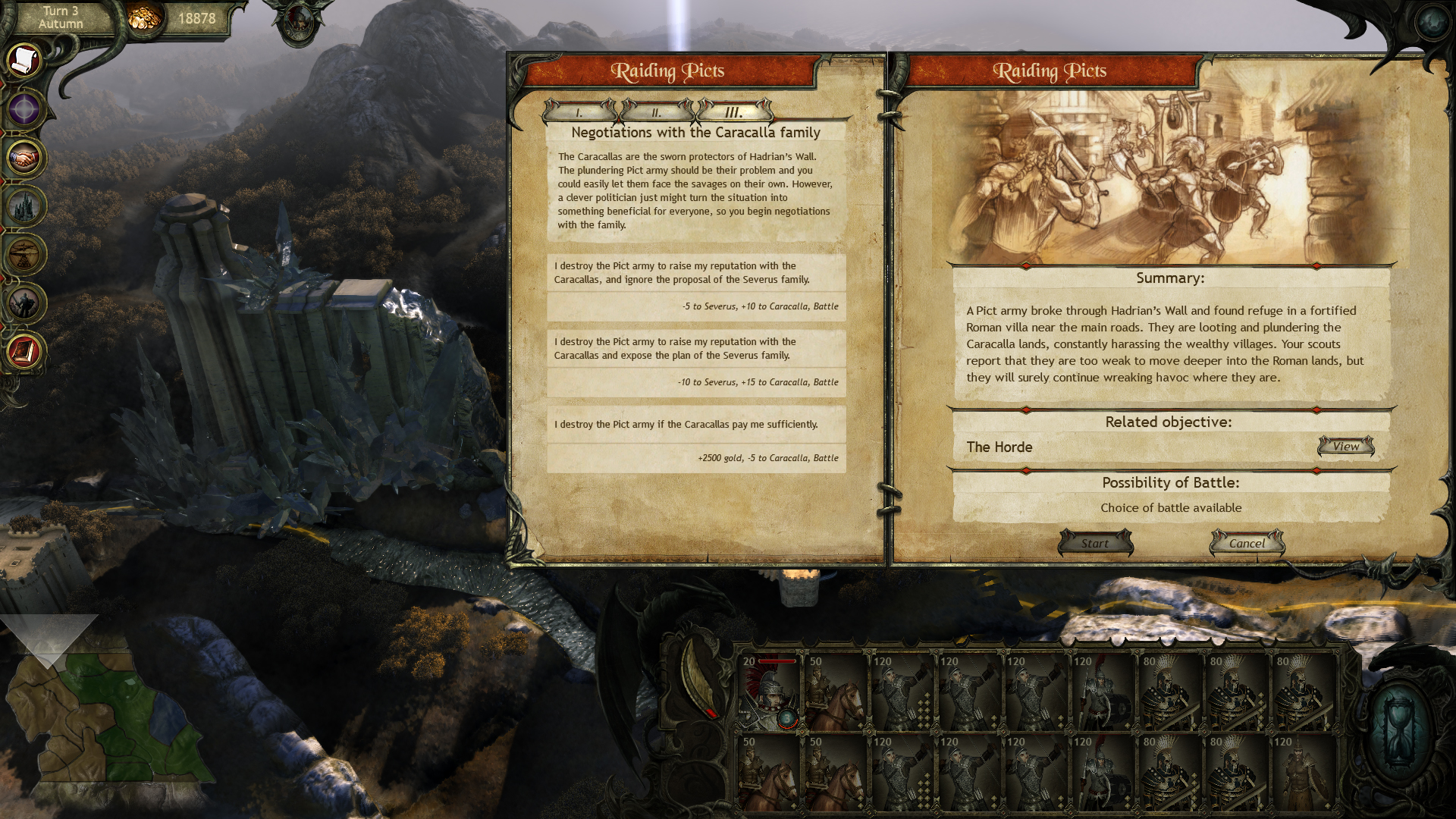Open the white scroll icon menu
Screen dimensions: 1456x819
click(25, 59)
